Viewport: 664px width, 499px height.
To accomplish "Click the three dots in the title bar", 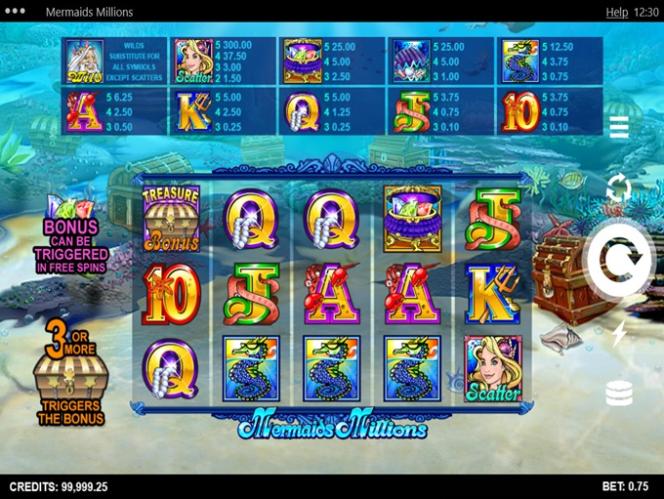I will (x=17, y=12).
